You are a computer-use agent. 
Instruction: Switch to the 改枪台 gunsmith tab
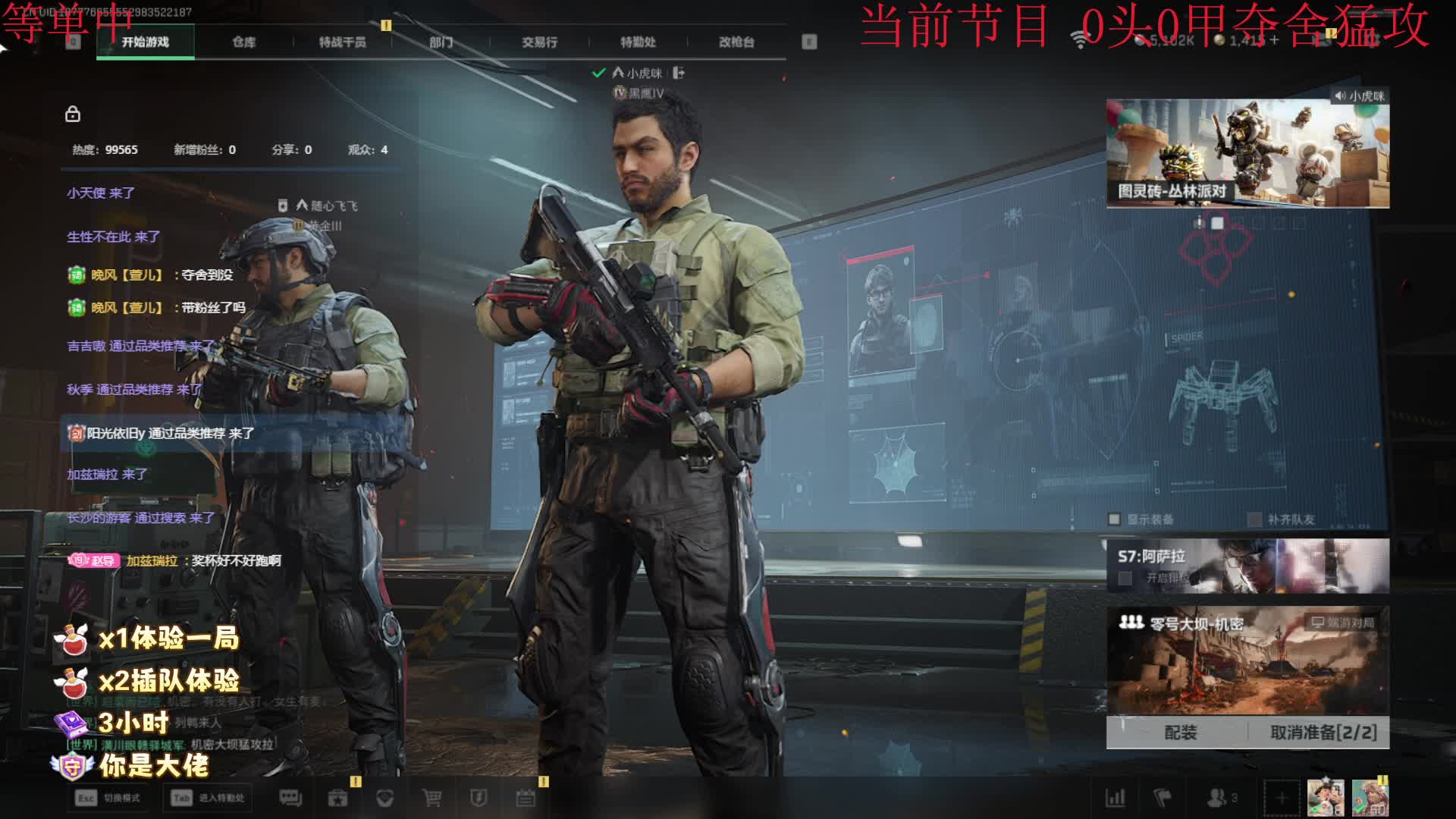736,42
